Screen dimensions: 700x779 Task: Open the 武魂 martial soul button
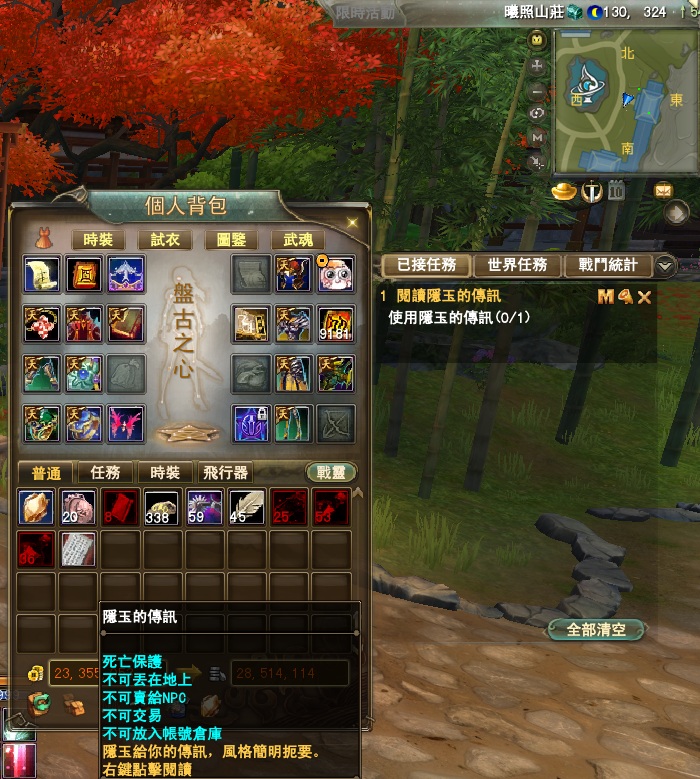(x=298, y=240)
